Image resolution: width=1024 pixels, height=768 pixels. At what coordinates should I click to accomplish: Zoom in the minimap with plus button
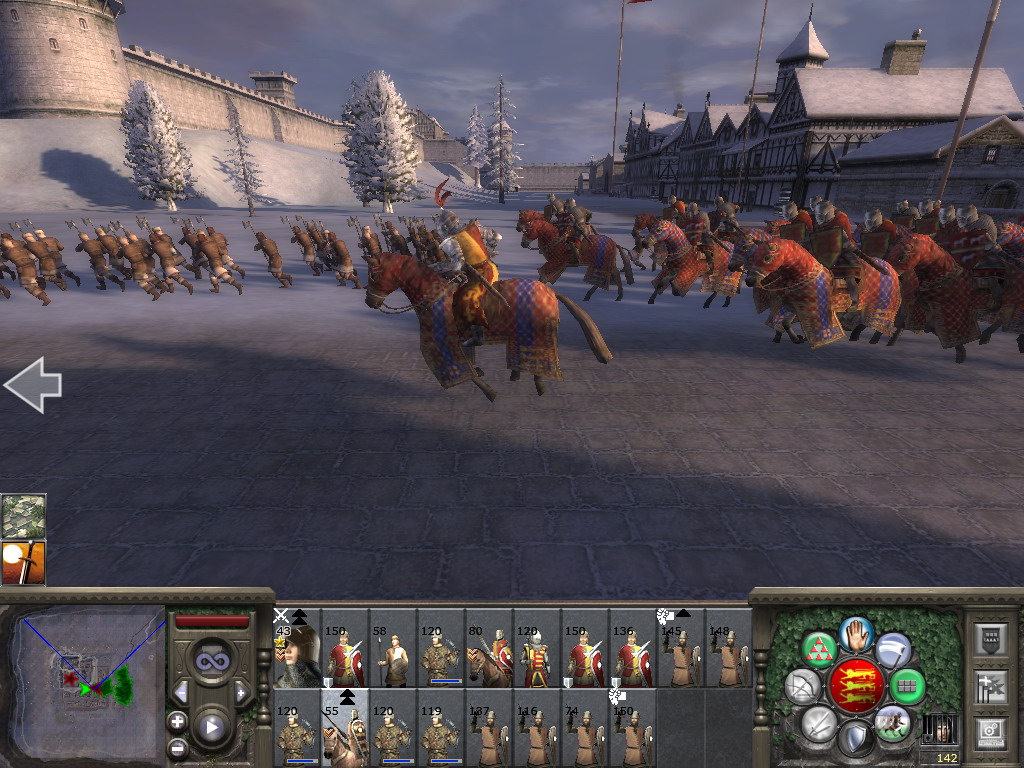[177, 721]
